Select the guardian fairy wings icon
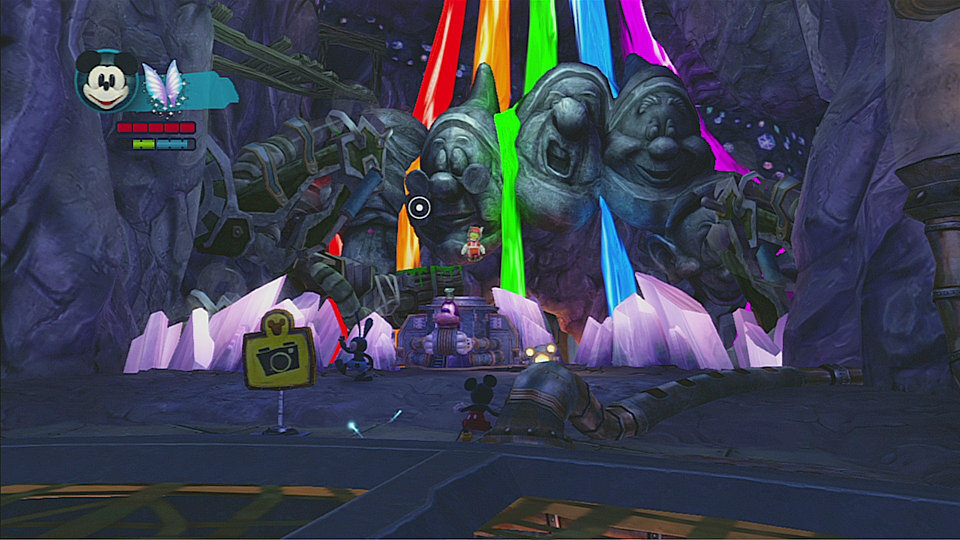The height and width of the screenshot is (540, 960). 164,84
